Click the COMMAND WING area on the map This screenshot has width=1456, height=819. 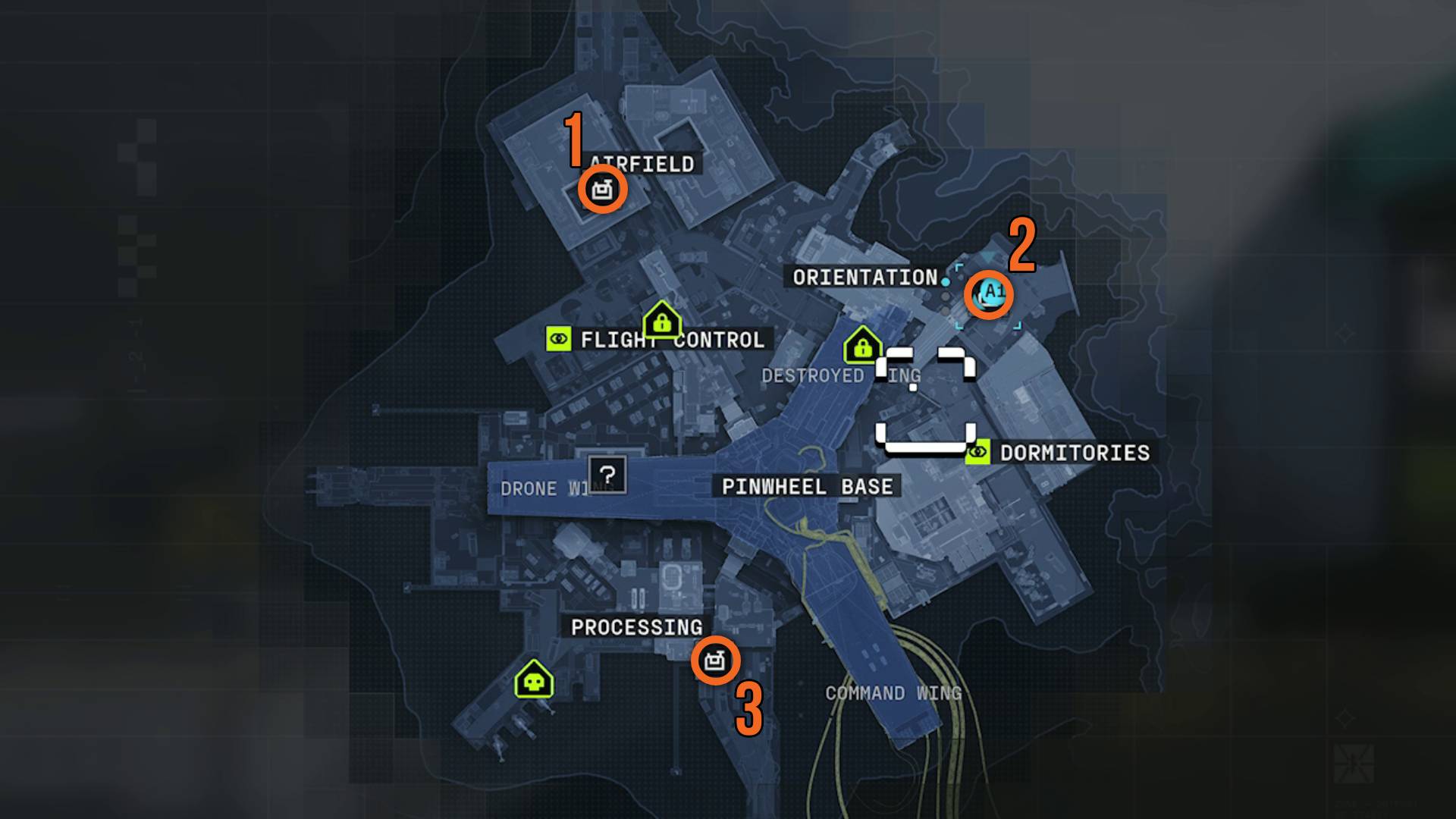(893, 692)
